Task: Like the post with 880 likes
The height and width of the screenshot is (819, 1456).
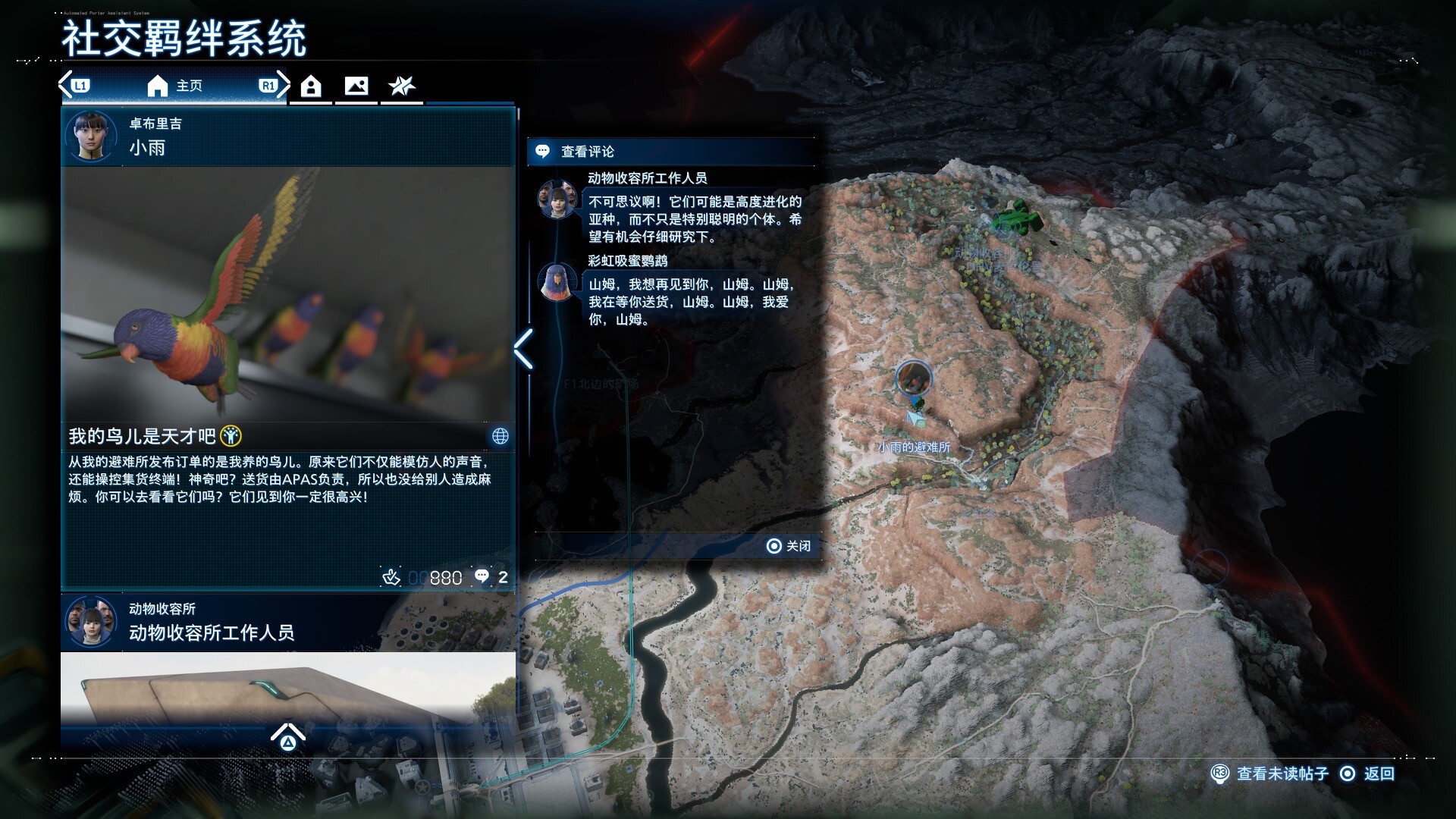Action: 391,578
